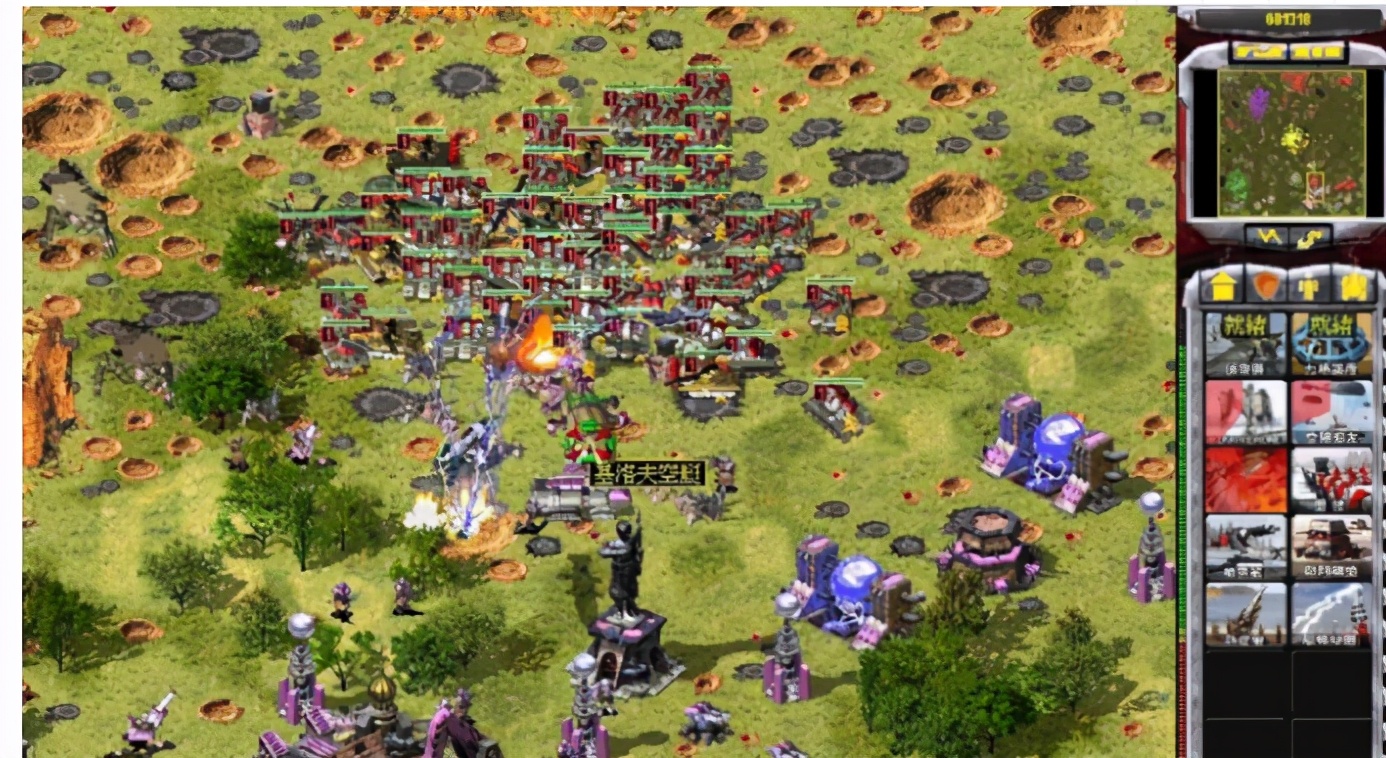This screenshot has width=1386, height=758.
Task: Click the left yellow button above the minimap
Action: (1258, 51)
